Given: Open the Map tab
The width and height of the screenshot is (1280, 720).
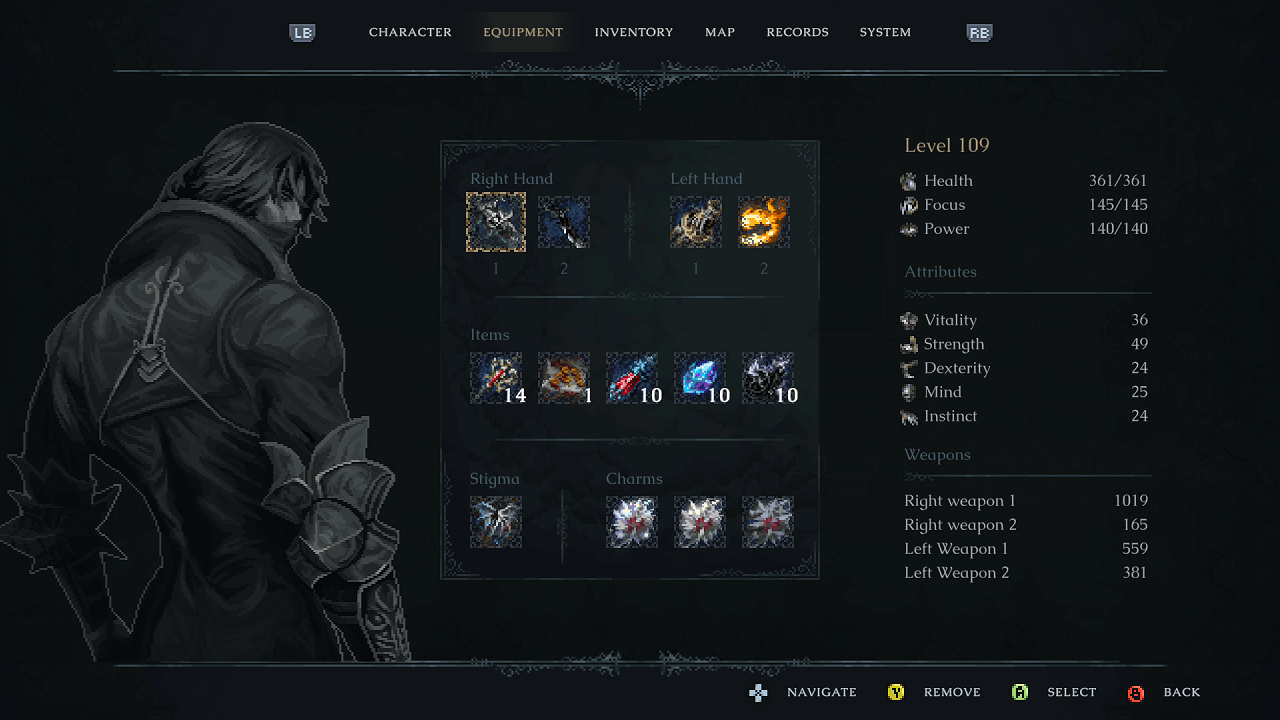Looking at the screenshot, I should click(720, 32).
